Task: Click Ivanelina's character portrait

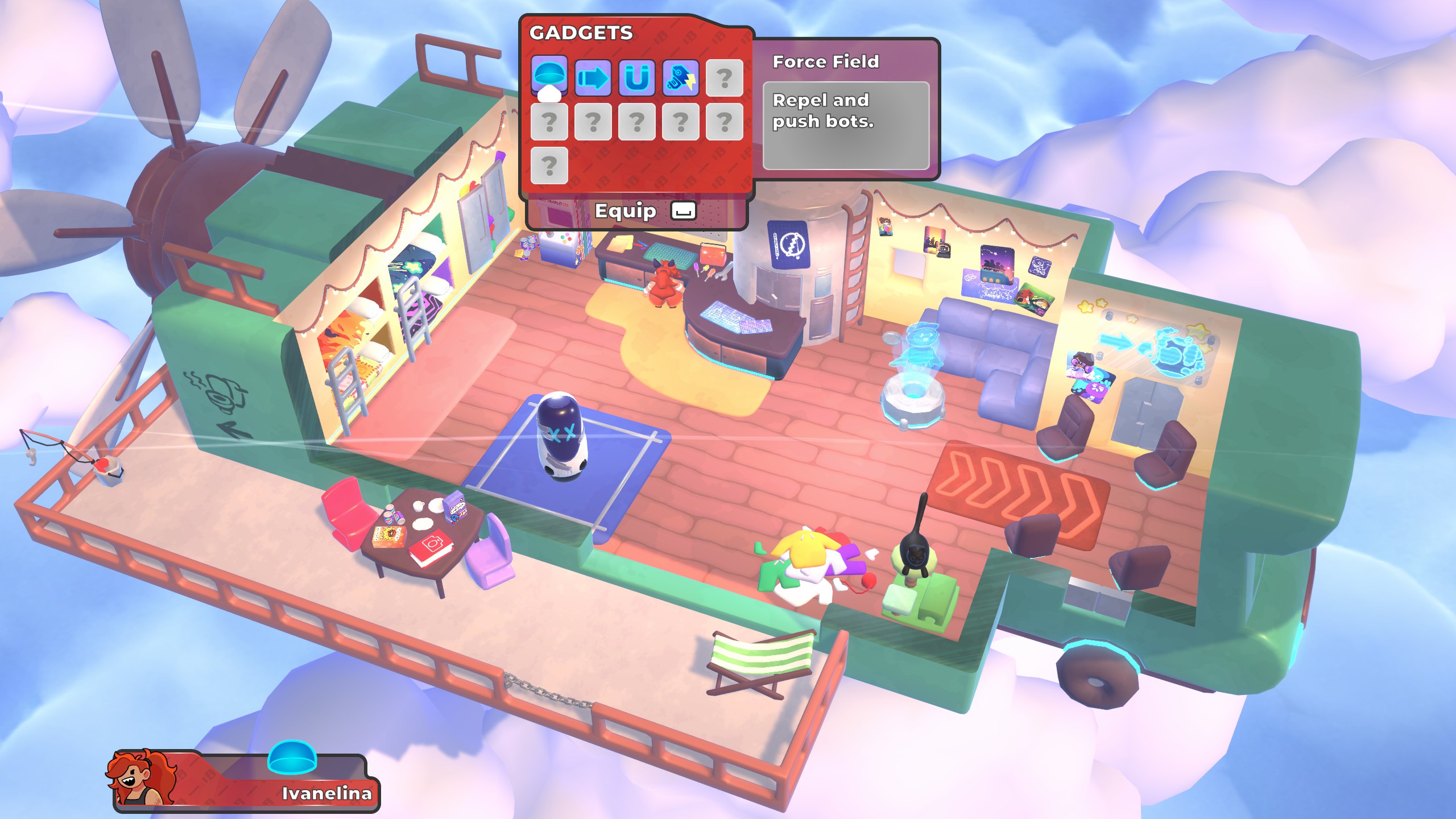Action: (138, 777)
